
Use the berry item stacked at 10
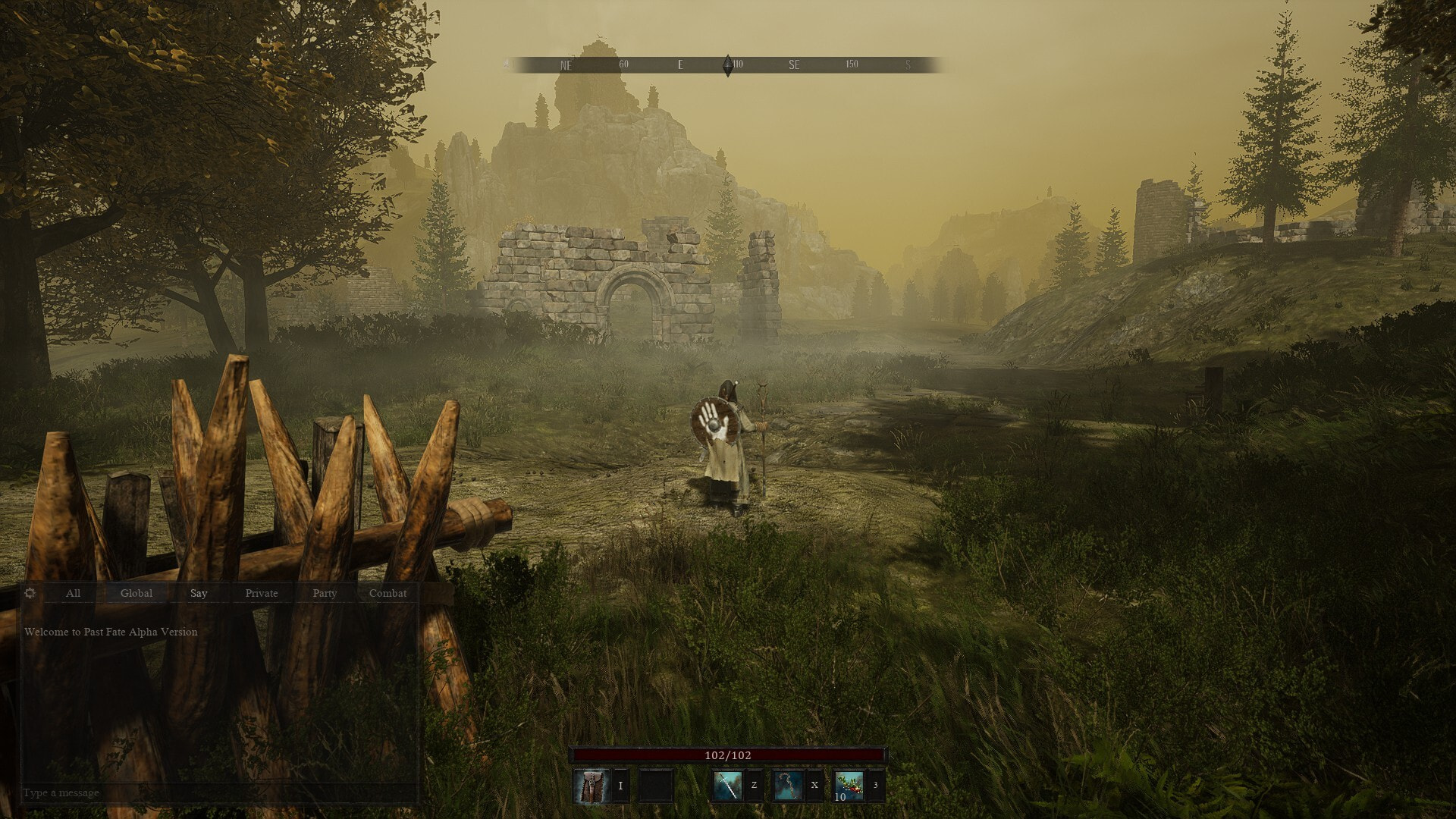[x=849, y=786]
